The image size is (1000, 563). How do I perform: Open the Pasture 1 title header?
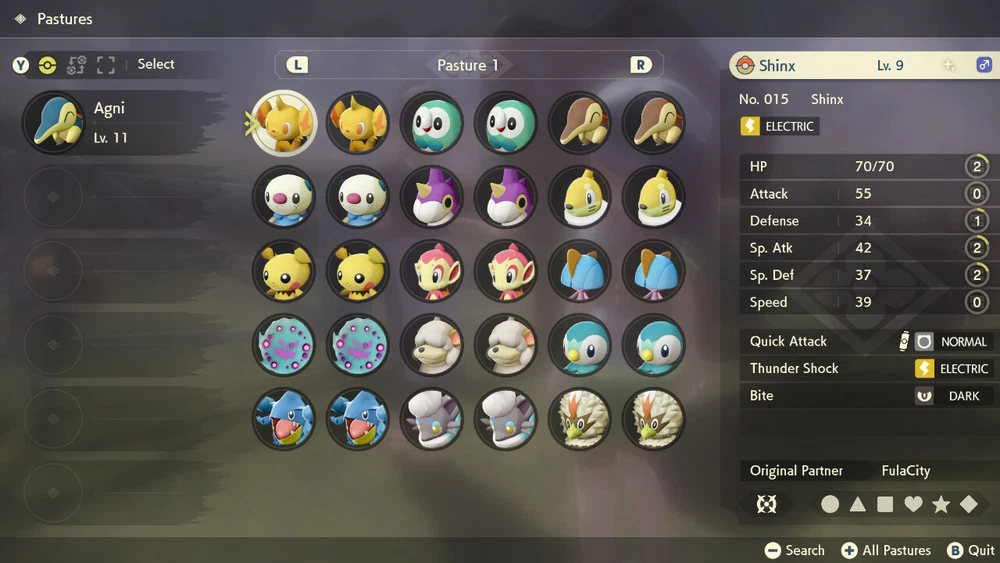pyautogui.click(x=468, y=65)
